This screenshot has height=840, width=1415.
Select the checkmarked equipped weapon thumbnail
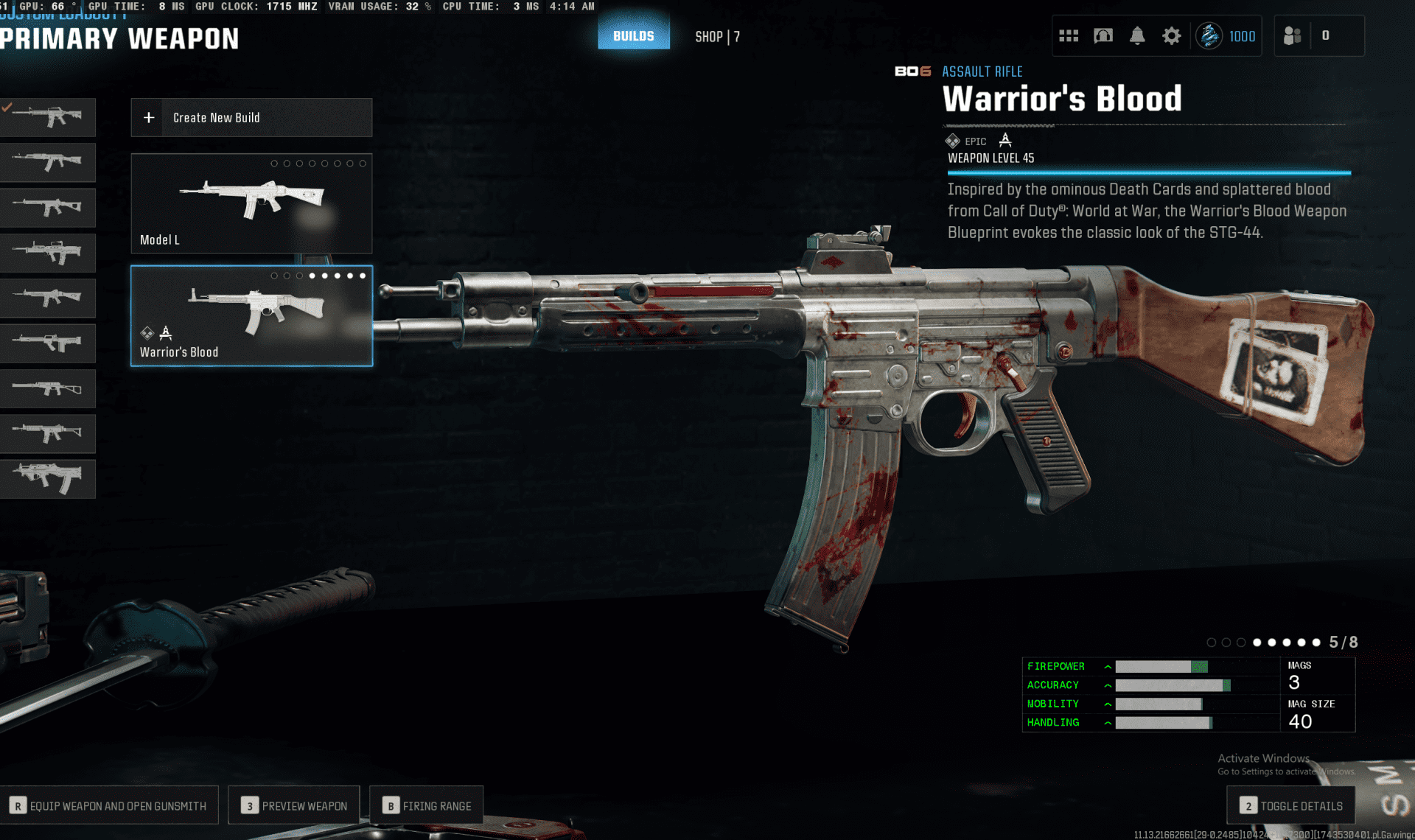point(48,117)
